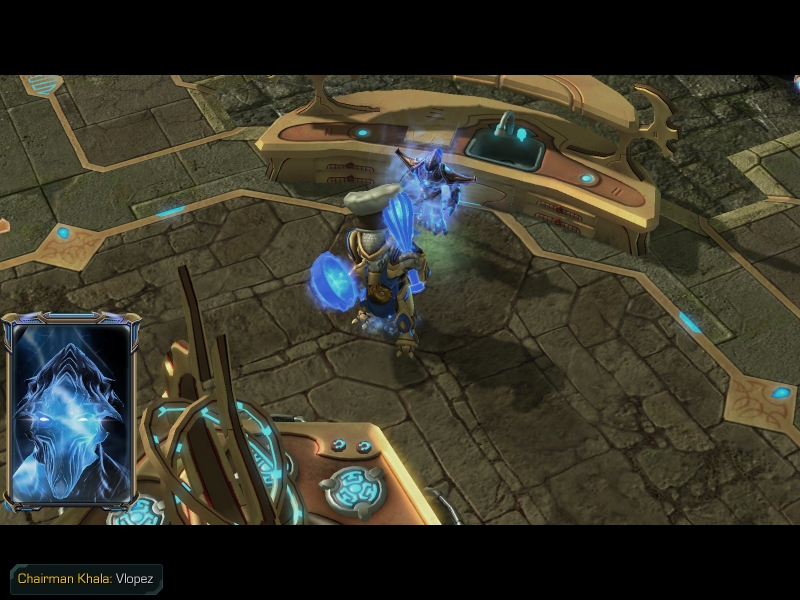Select the Chairman Khala chat message
800x600 pixels.
tap(86, 579)
